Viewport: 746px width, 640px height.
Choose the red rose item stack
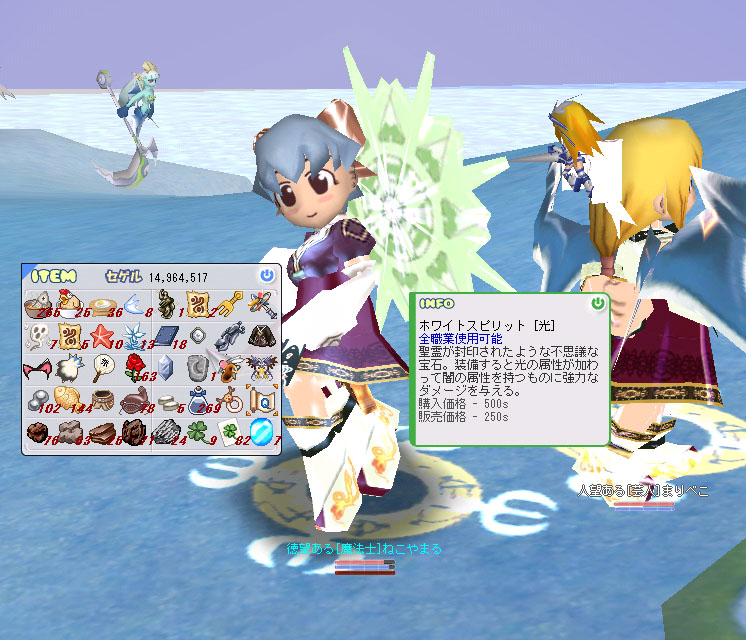[134, 368]
